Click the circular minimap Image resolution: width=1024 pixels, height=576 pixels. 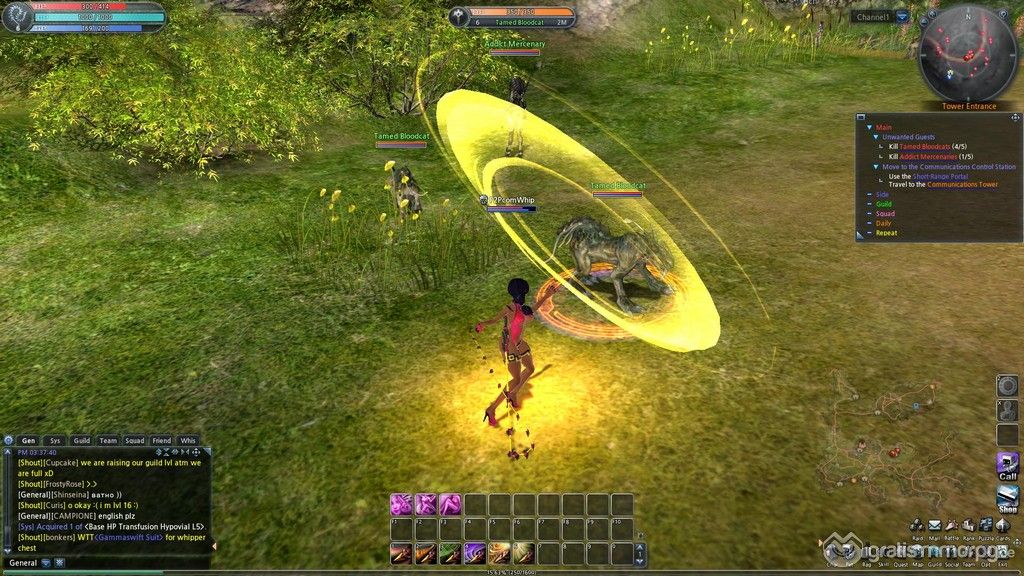click(967, 51)
